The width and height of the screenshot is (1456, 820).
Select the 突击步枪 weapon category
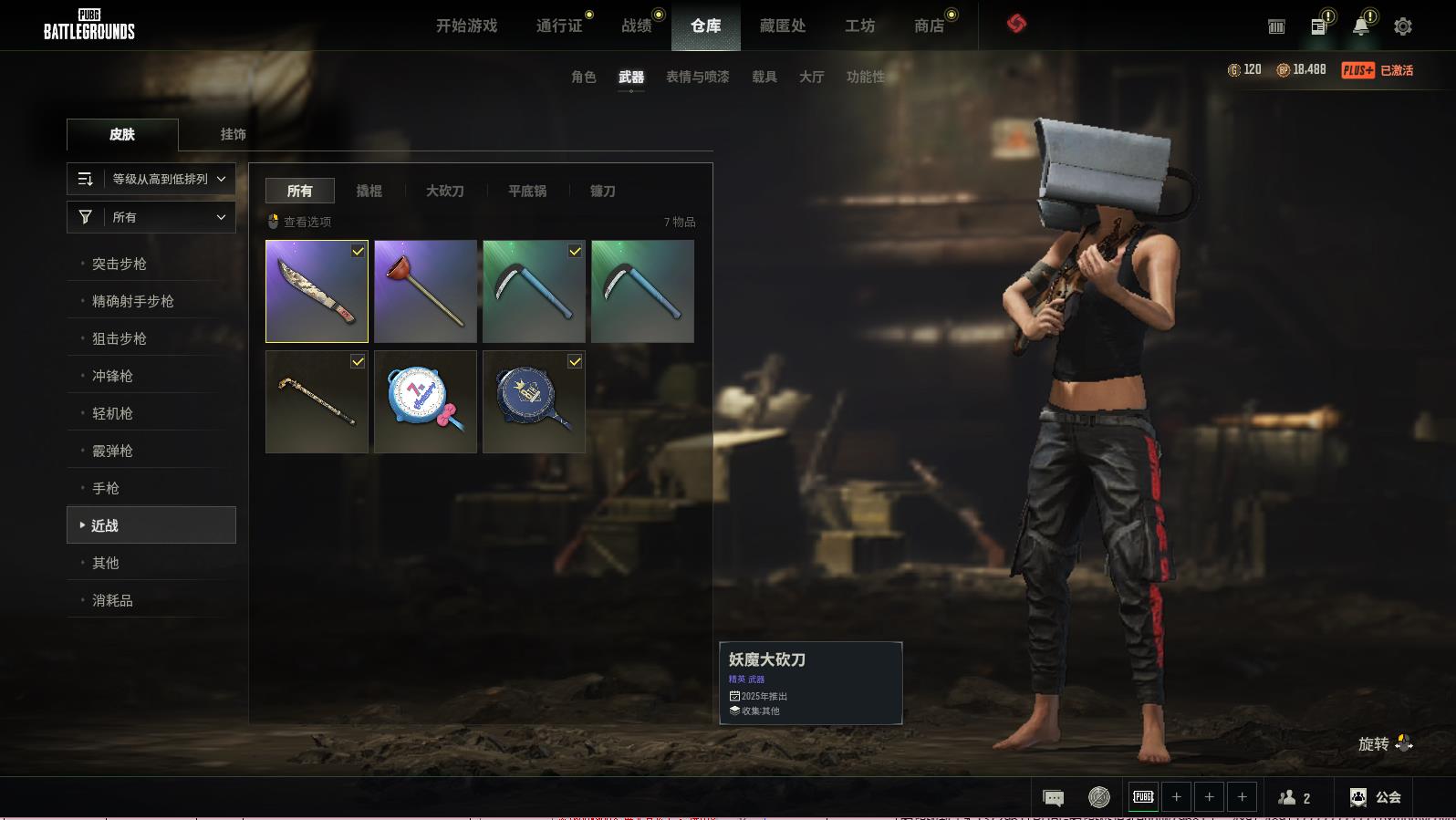click(x=120, y=264)
